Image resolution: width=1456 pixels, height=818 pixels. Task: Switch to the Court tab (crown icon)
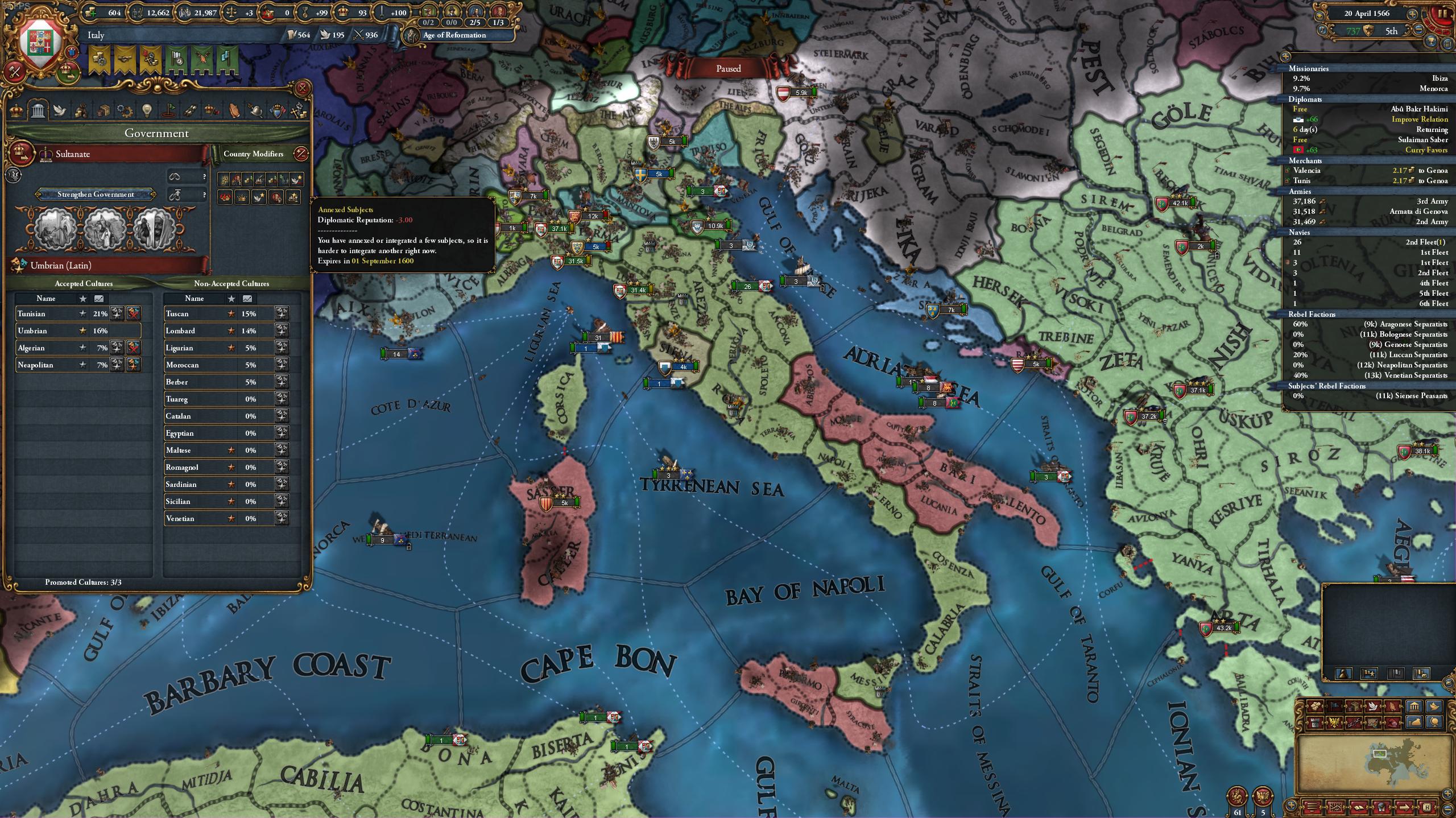pos(16,111)
